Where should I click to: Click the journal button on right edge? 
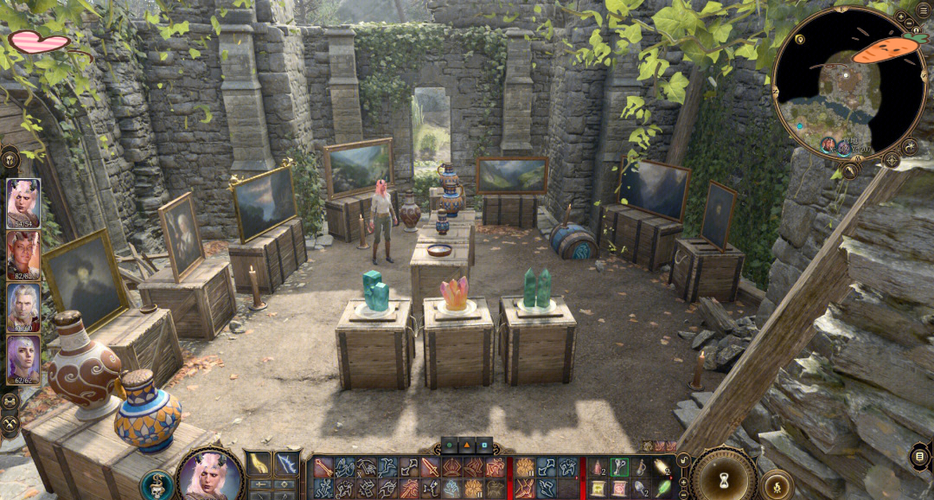920,456
